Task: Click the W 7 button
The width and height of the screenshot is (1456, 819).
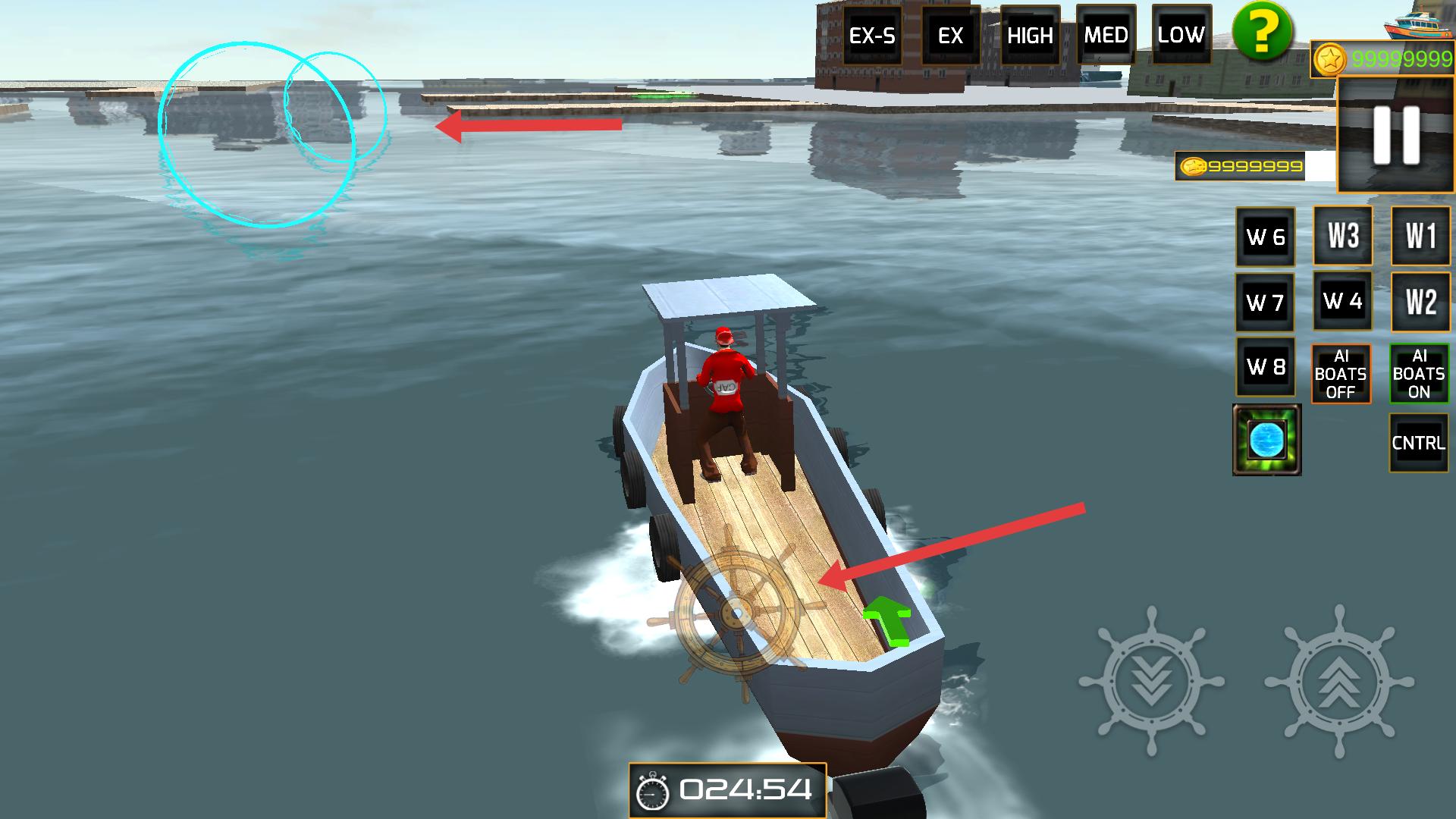Action: 1266,303
